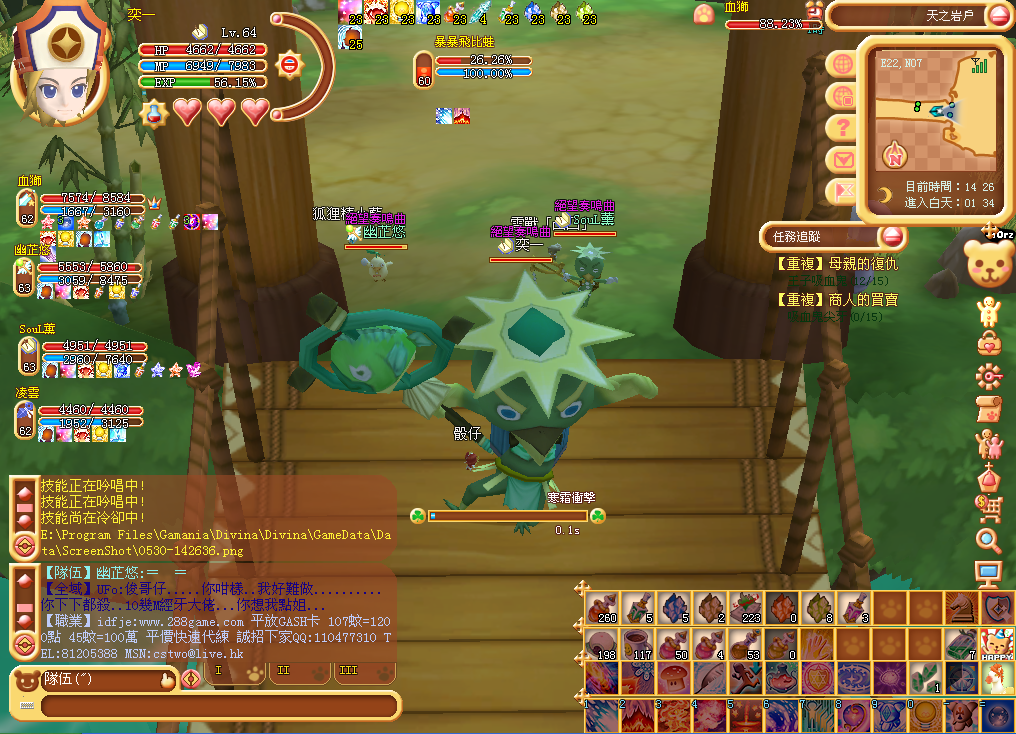Switch to chat tab II
Screen dimensions: 1016x734
click(x=284, y=671)
